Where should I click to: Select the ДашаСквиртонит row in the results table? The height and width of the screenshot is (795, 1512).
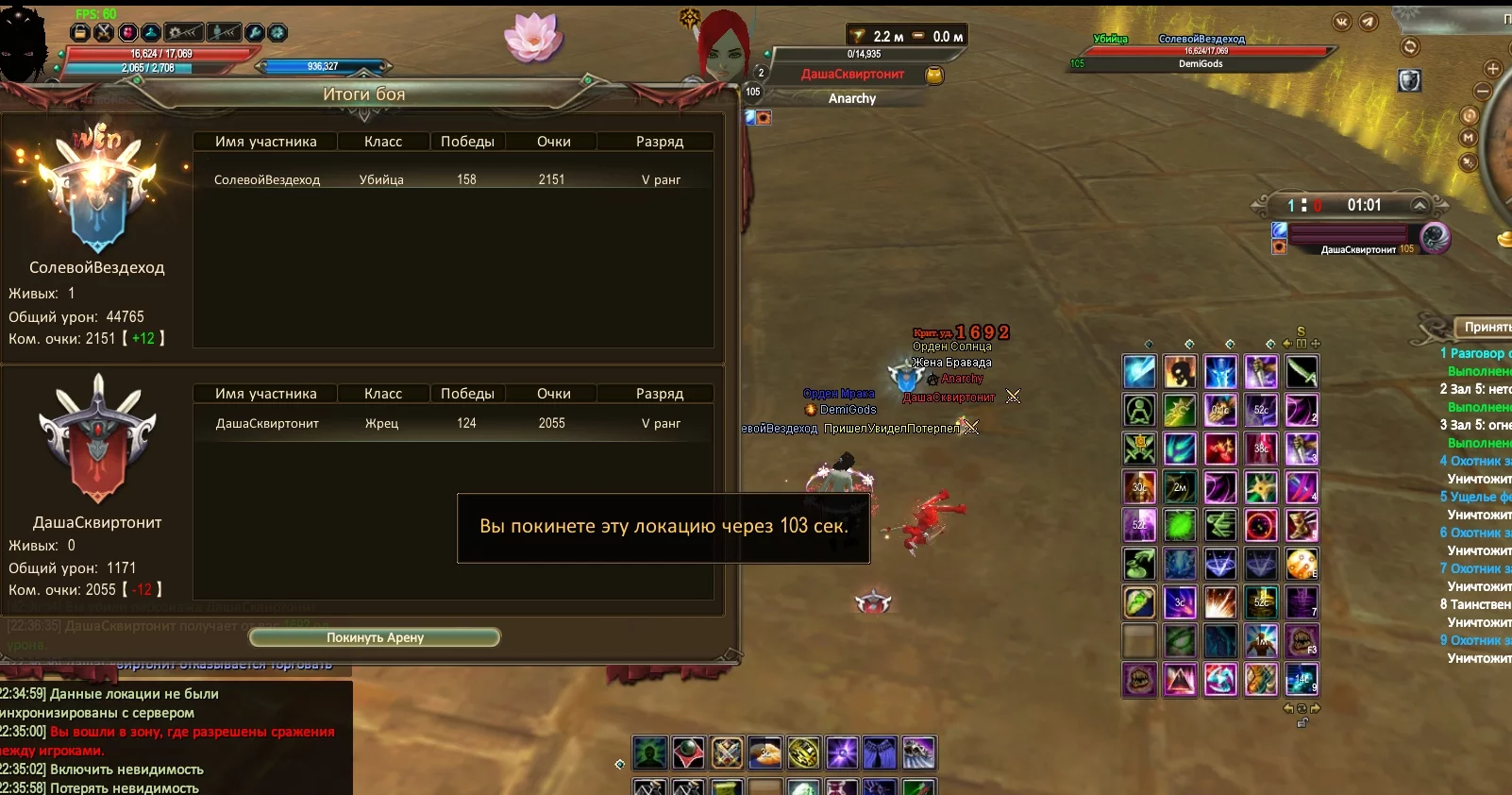453,423
